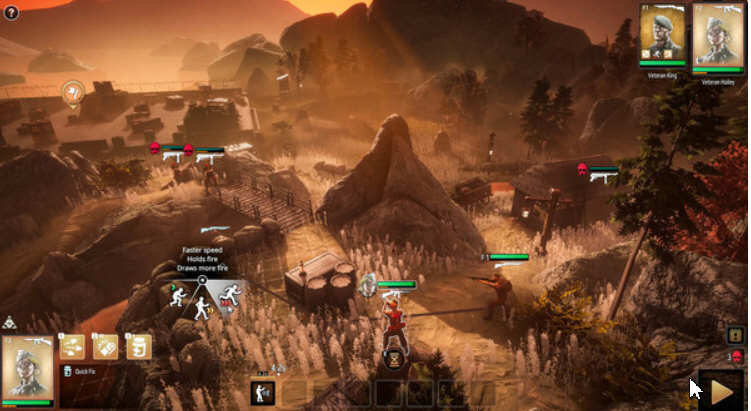Click the squad triangle icon above the portrait

pos(10,323)
